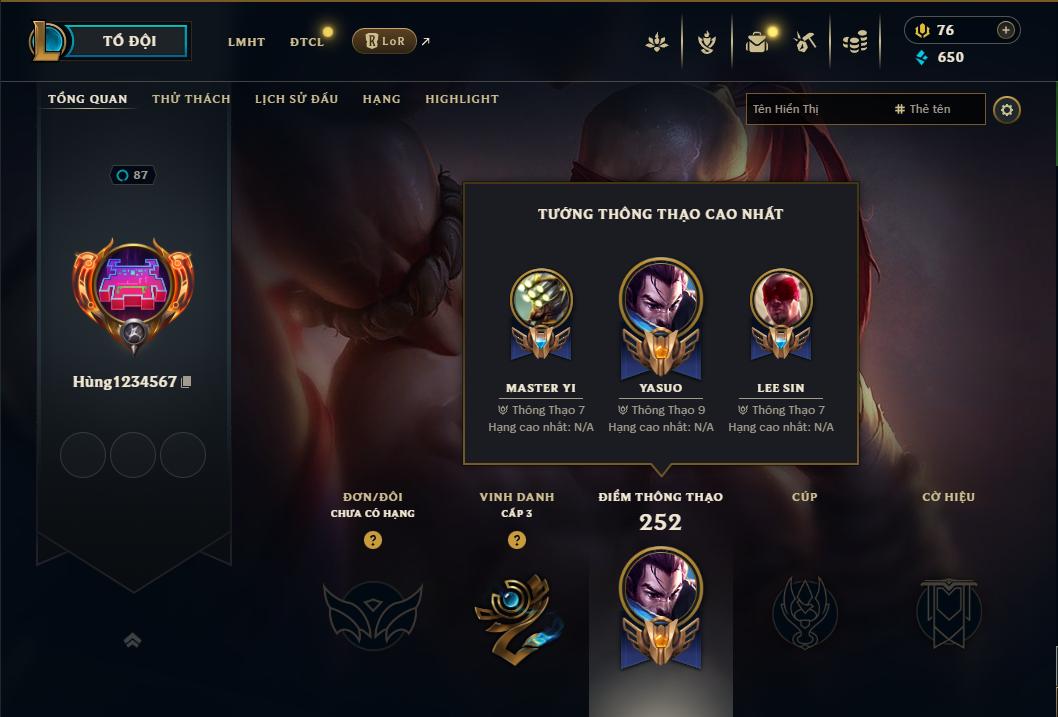The image size is (1058, 717).
Task: Select Master Yi mastery portrait
Action: pos(541,299)
